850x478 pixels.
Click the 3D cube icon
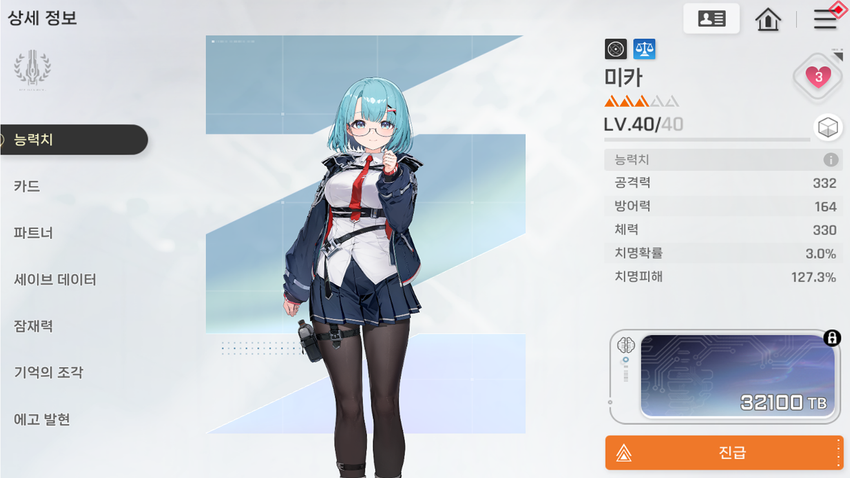tap(826, 127)
